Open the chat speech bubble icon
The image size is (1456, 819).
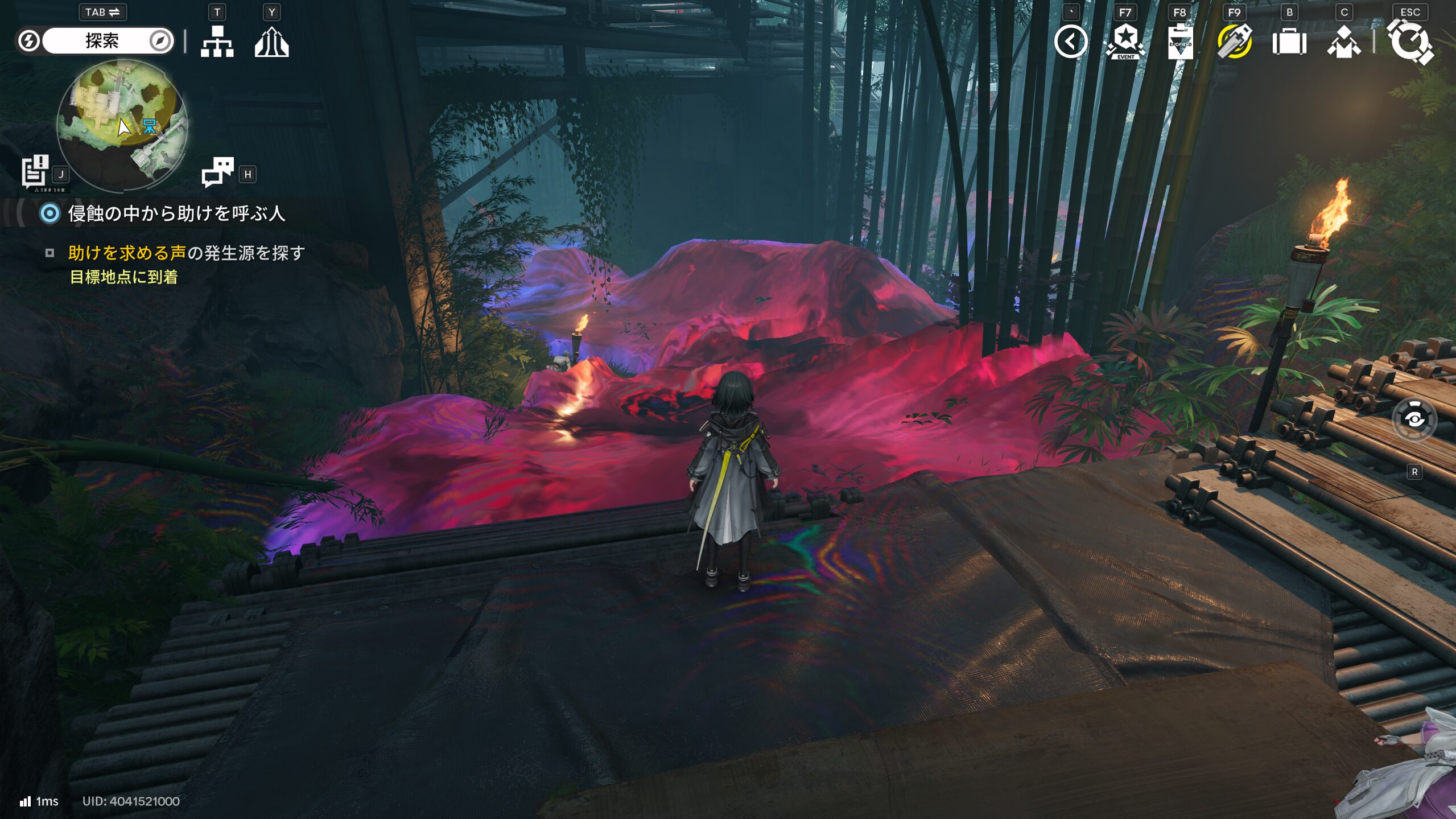[217, 172]
